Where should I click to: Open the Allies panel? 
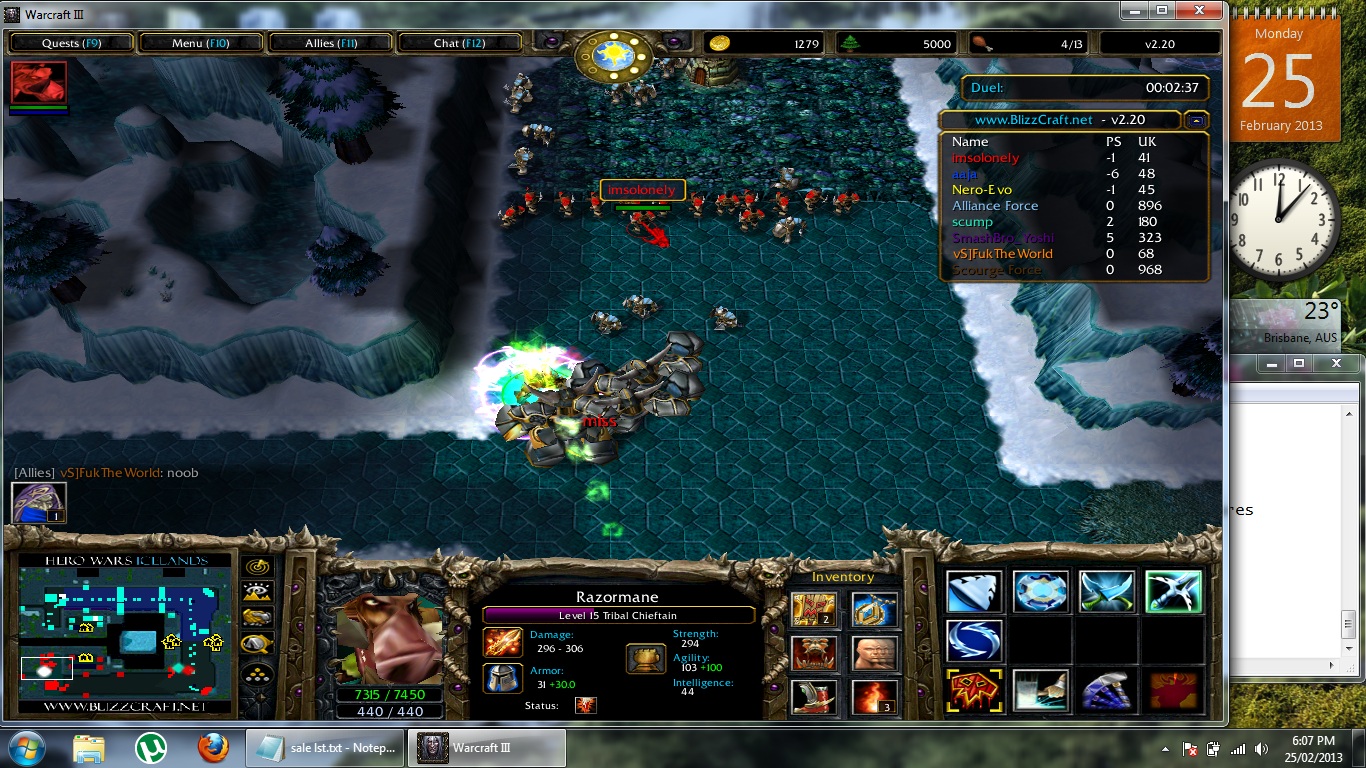click(x=331, y=43)
